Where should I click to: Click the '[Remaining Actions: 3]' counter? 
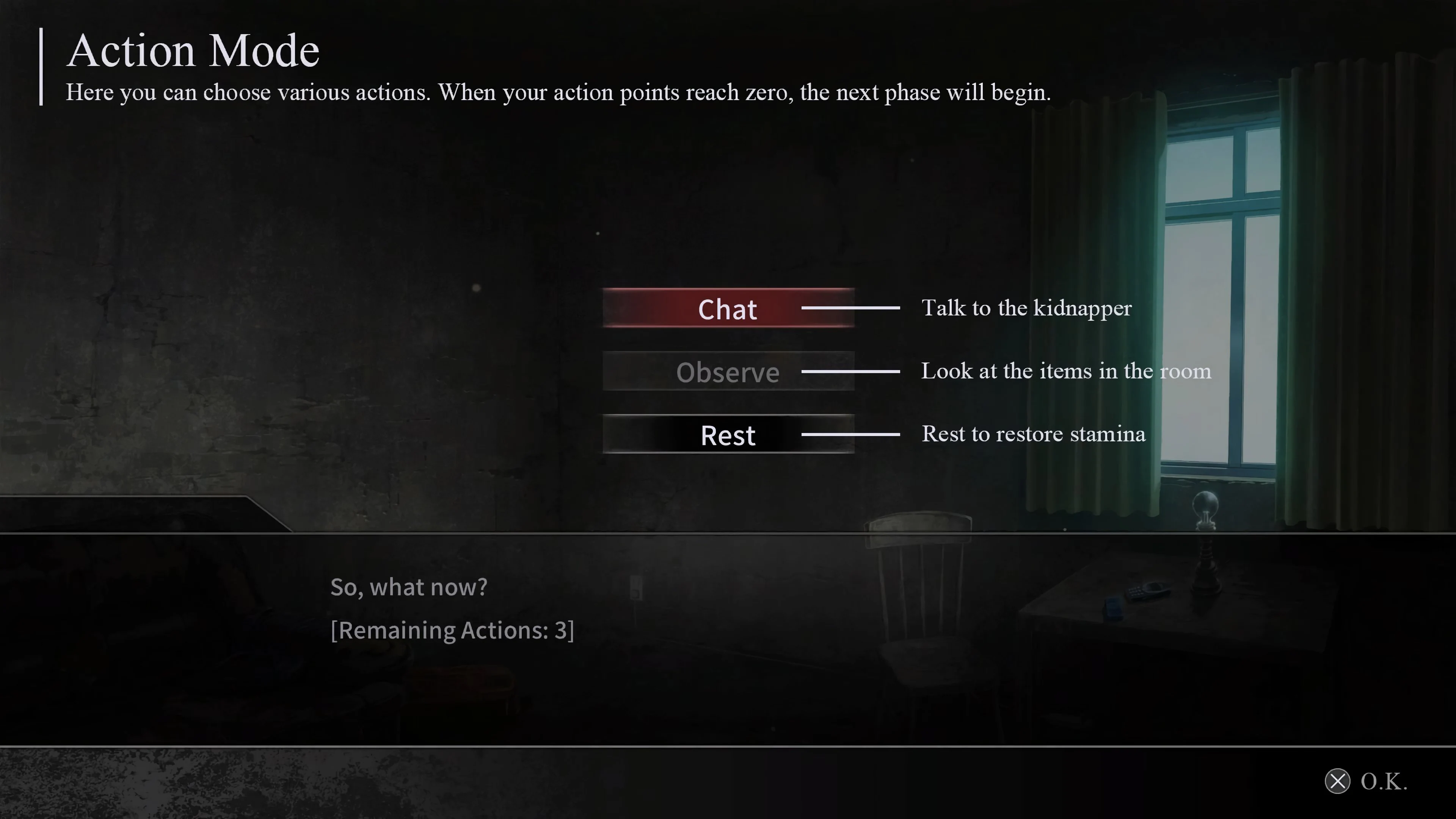tap(452, 630)
